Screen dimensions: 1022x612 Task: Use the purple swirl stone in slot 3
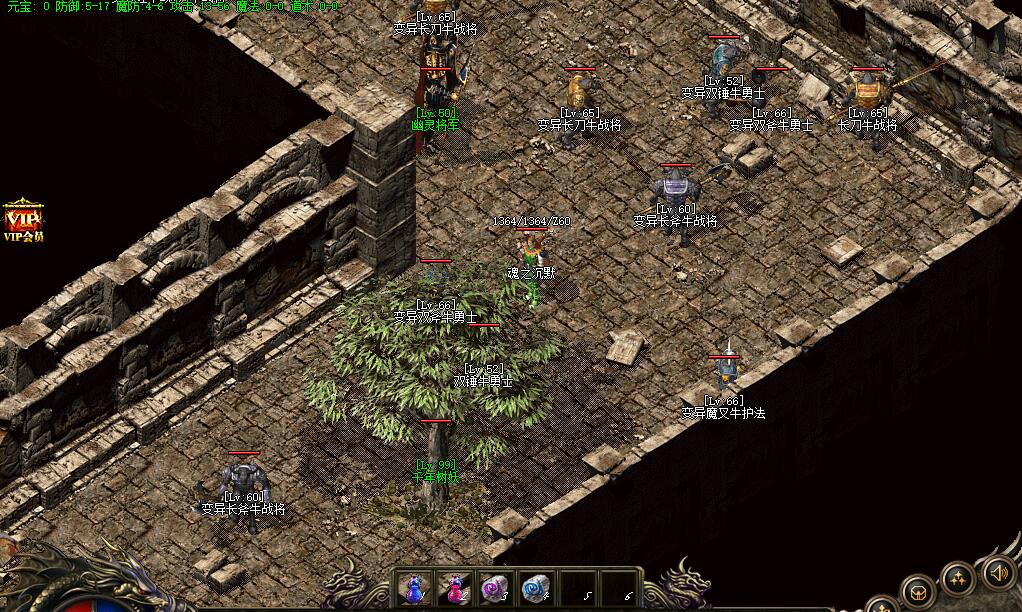pos(495,588)
